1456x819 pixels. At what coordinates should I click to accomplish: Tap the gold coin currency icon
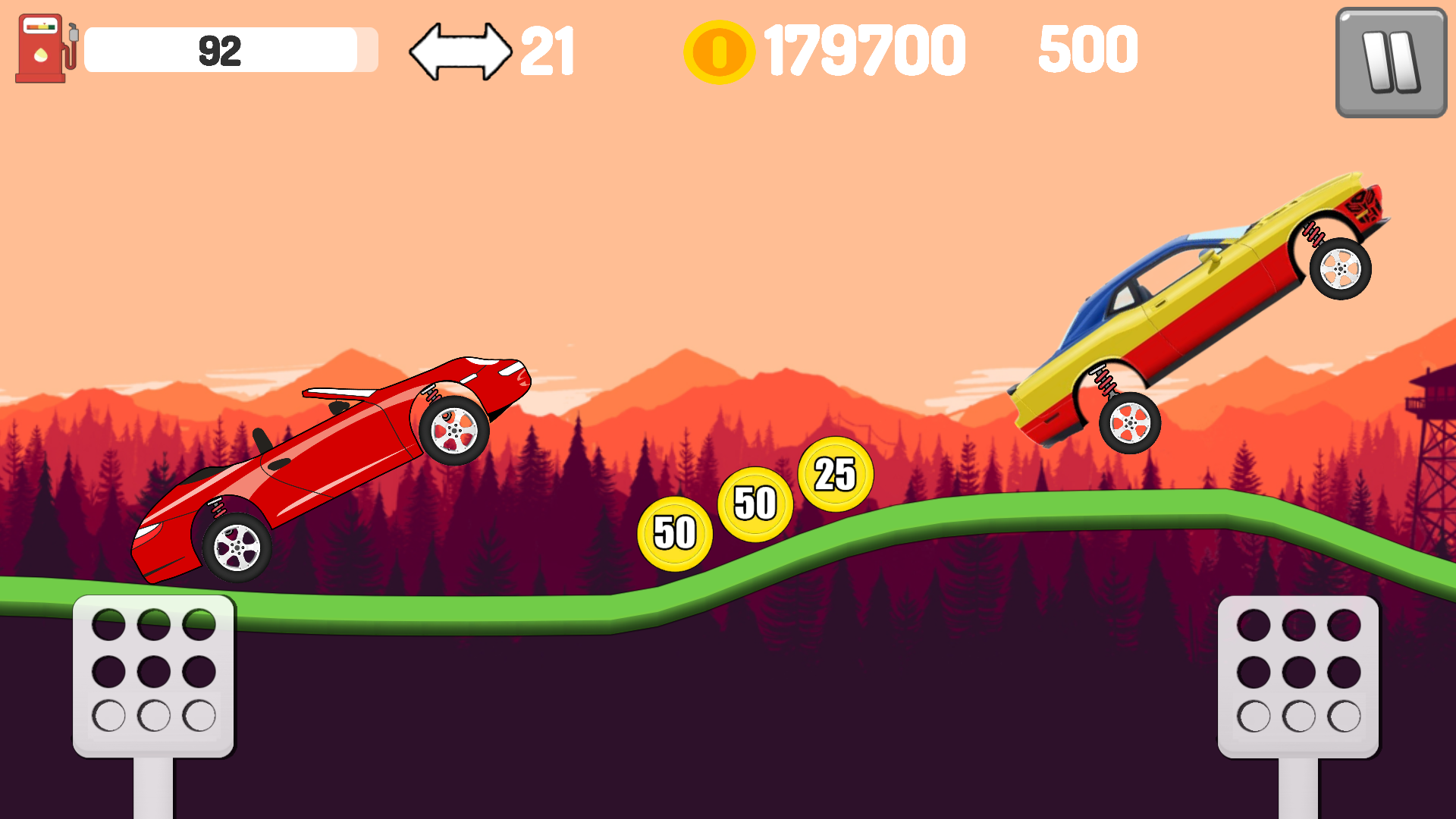pos(719,52)
